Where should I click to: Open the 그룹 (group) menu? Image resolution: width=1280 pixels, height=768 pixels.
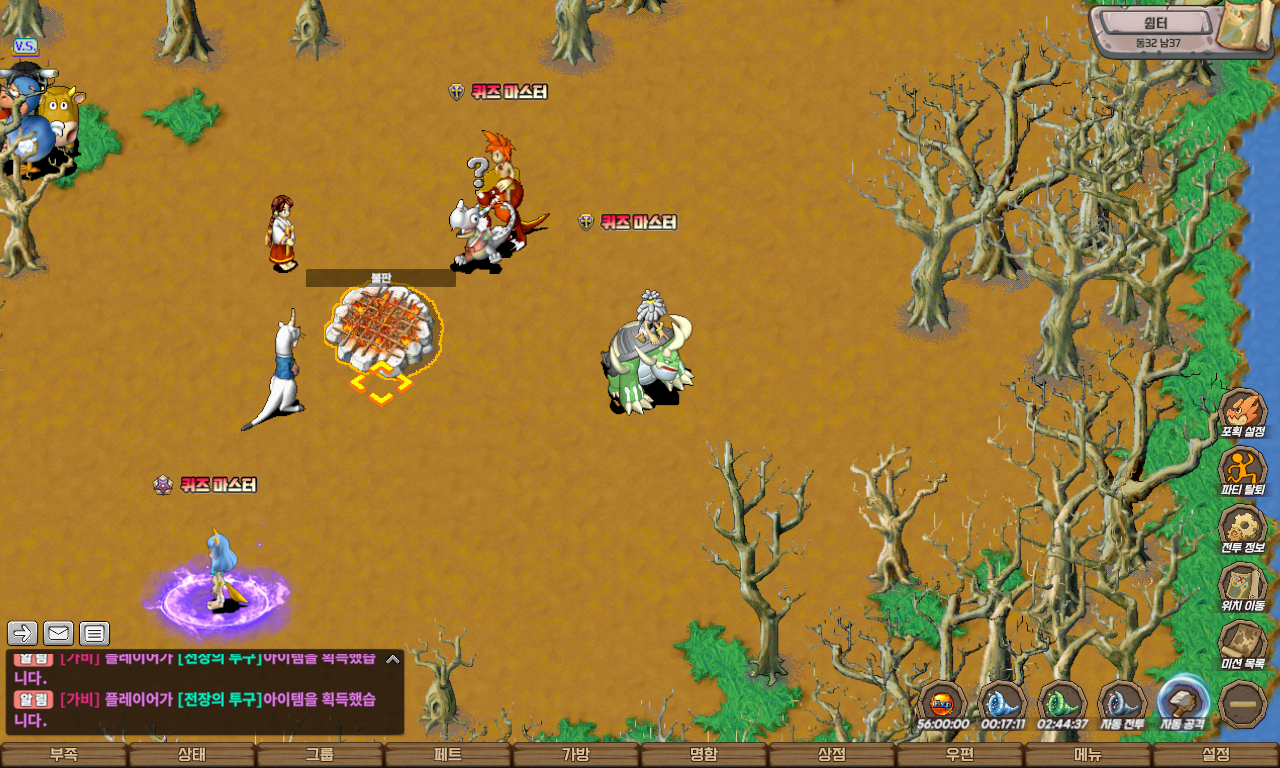[320, 755]
